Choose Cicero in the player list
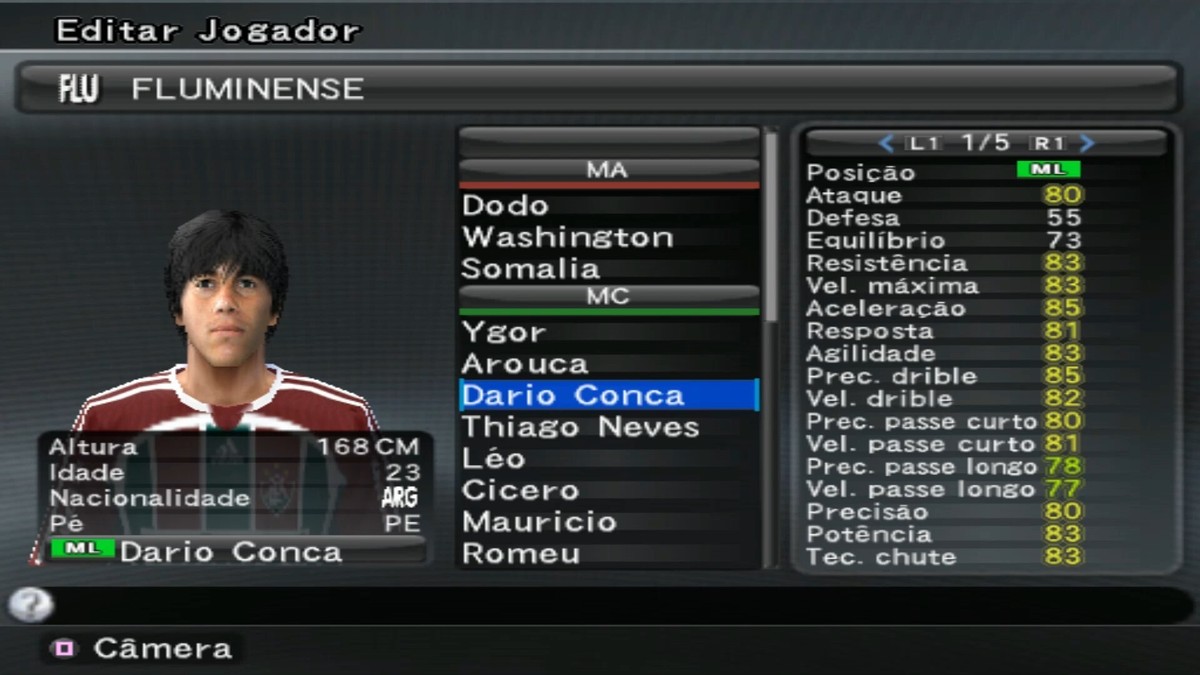 tap(520, 491)
